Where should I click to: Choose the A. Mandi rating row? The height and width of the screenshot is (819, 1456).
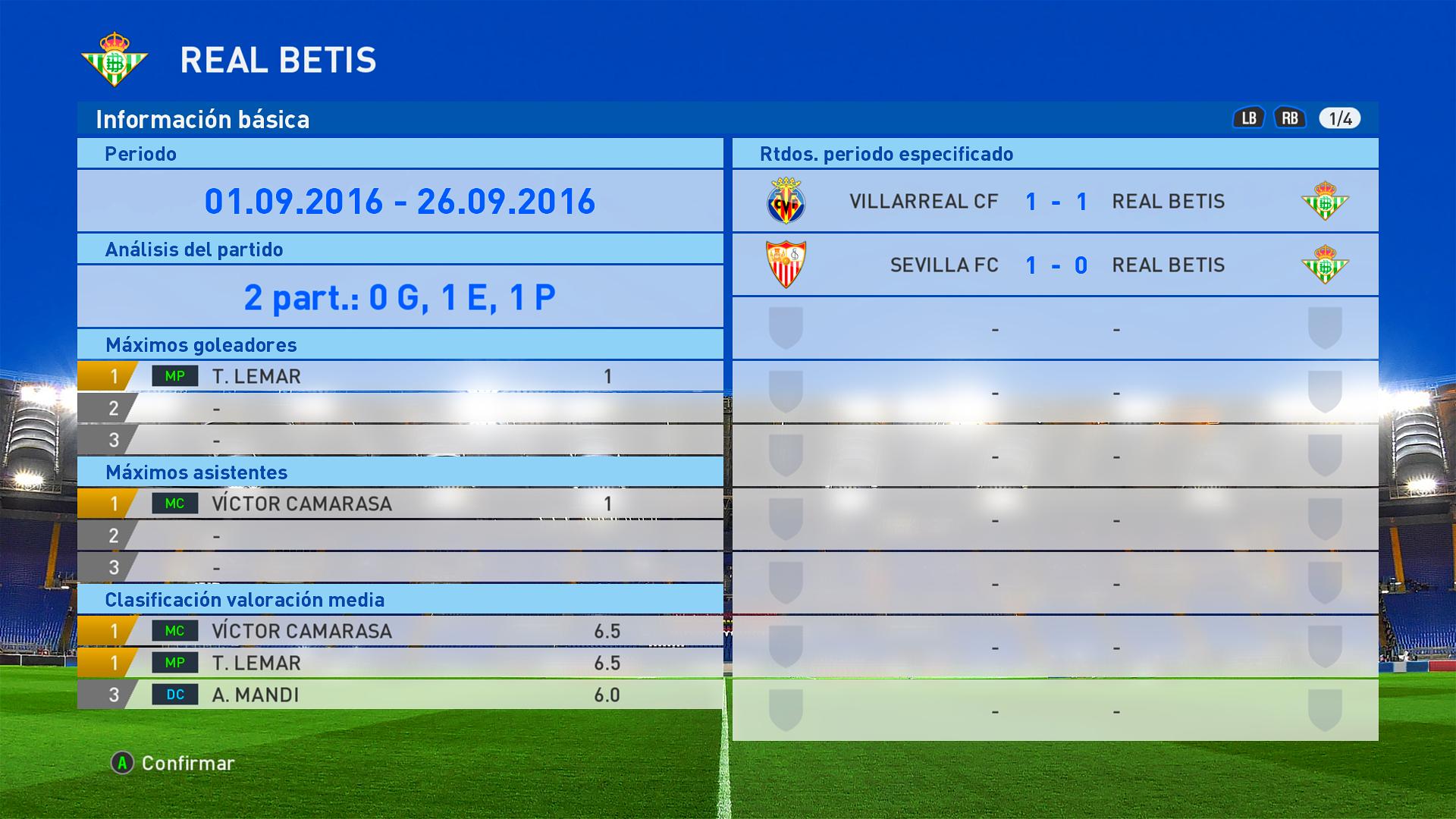[x=400, y=695]
